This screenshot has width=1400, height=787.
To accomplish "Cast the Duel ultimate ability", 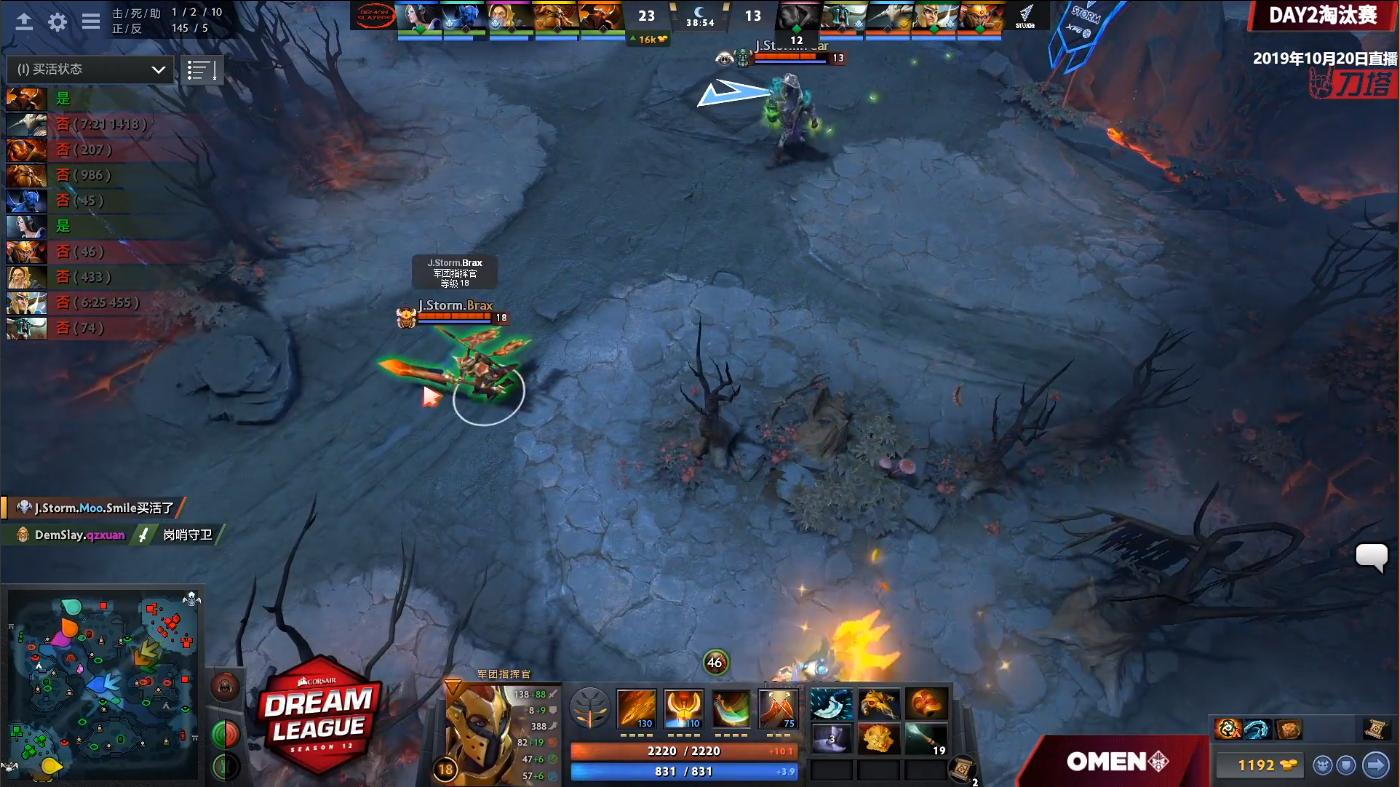I will click(778, 707).
